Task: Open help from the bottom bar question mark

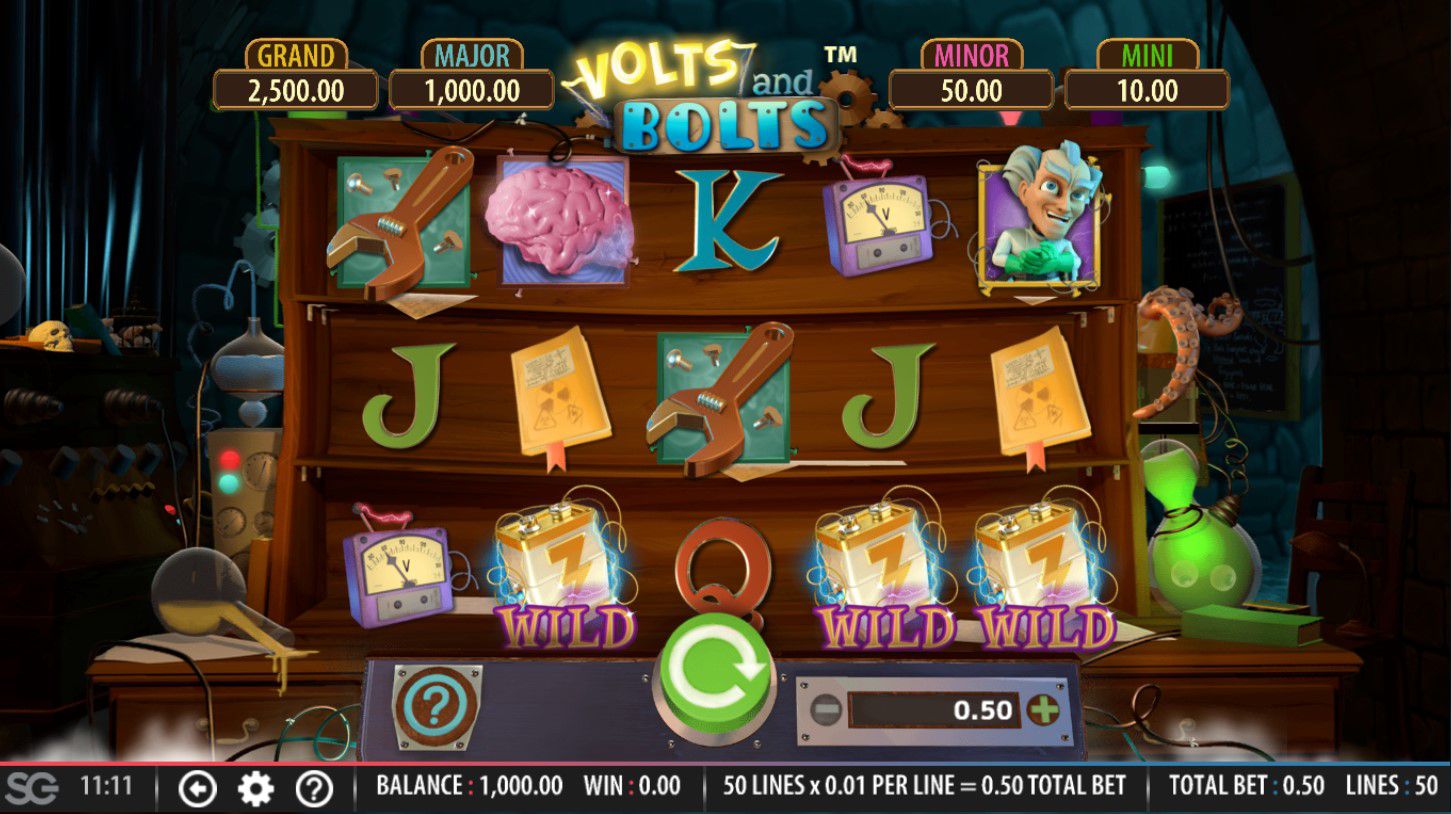Action: [x=314, y=789]
